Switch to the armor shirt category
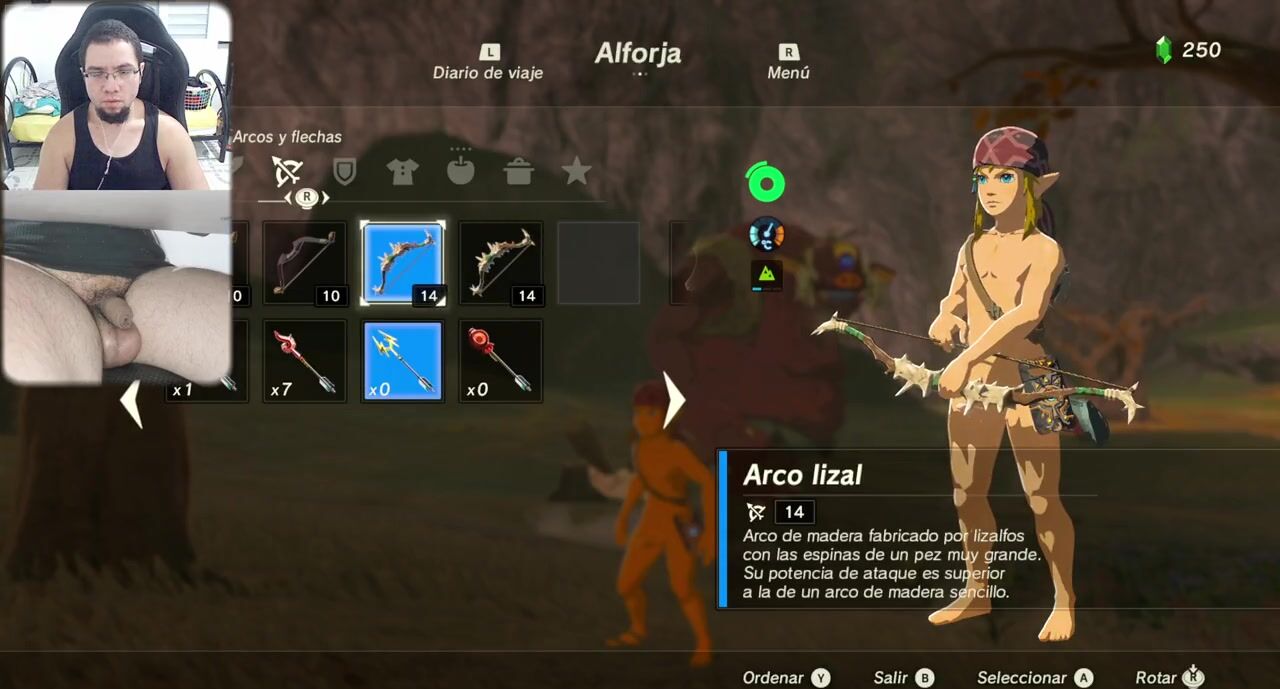This screenshot has width=1280, height=689. [402, 172]
